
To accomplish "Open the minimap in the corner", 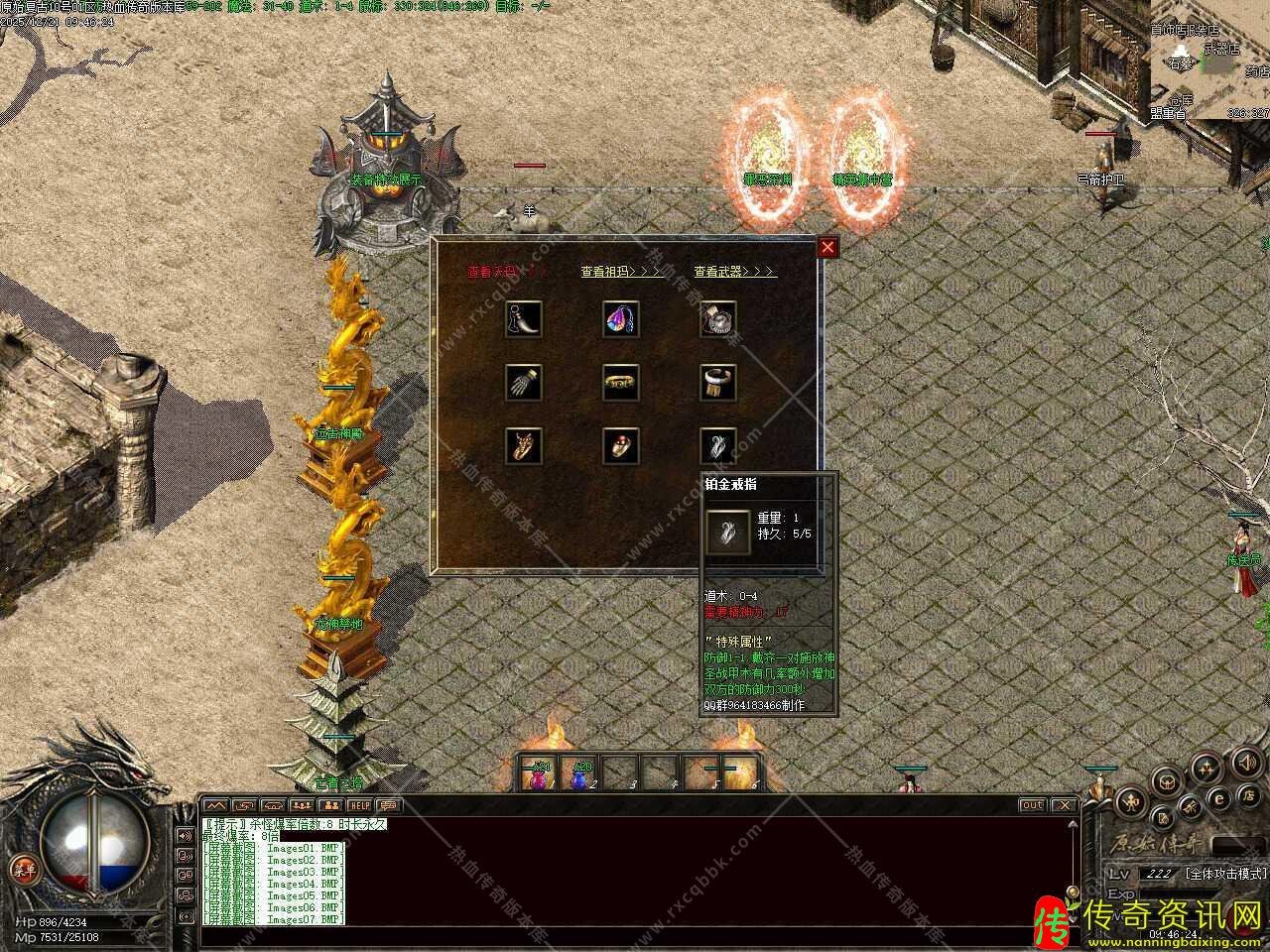I will (1210, 59).
